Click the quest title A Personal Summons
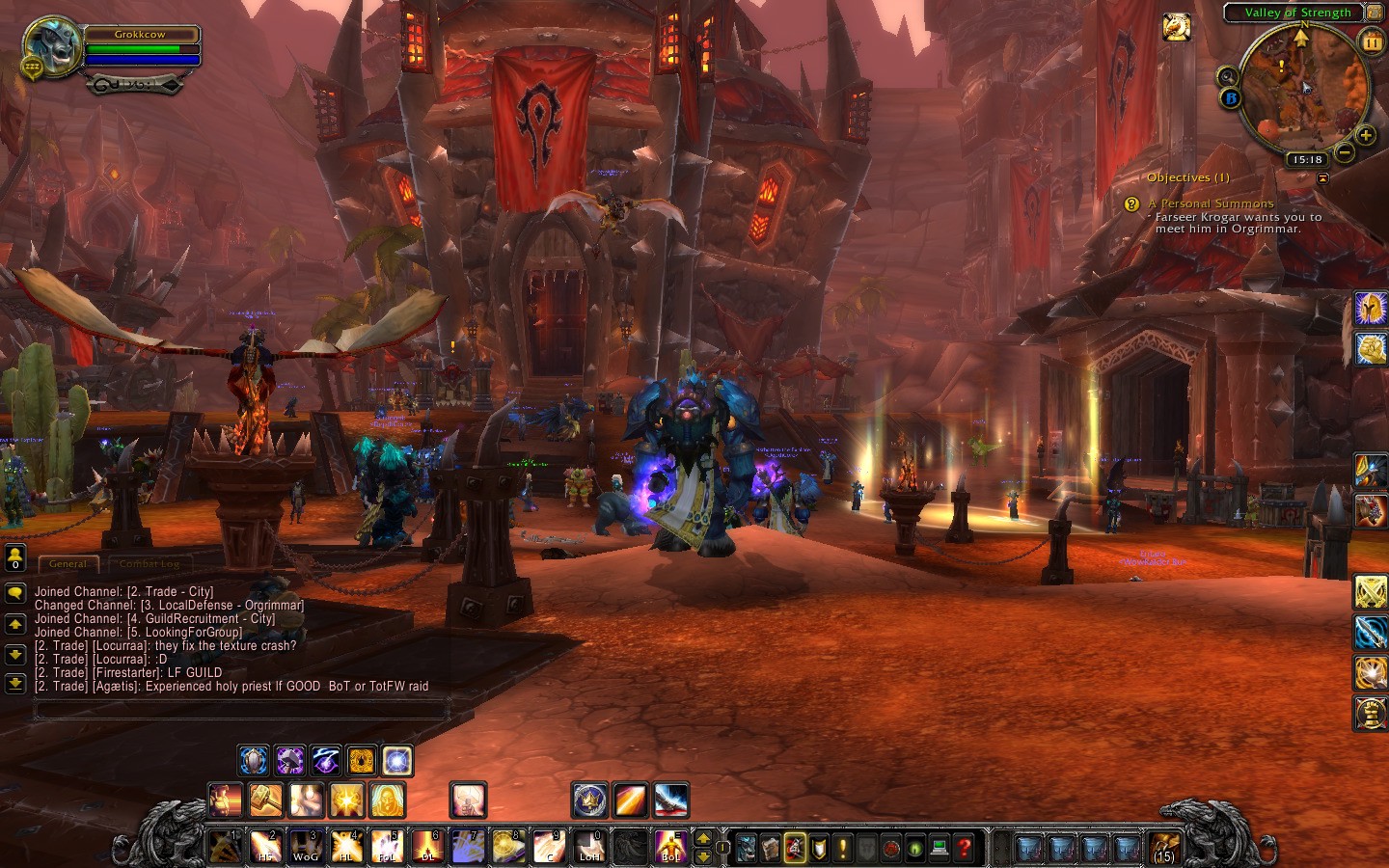The width and height of the screenshot is (1389, 868). (1211, 203)
